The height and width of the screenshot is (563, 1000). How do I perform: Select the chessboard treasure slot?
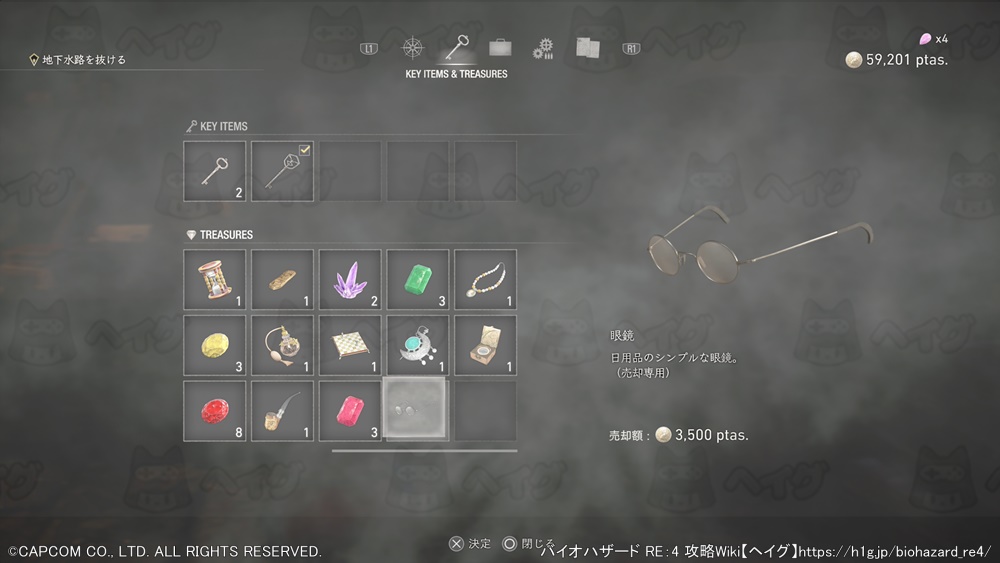pyautogui.click(x=350, y=345)
